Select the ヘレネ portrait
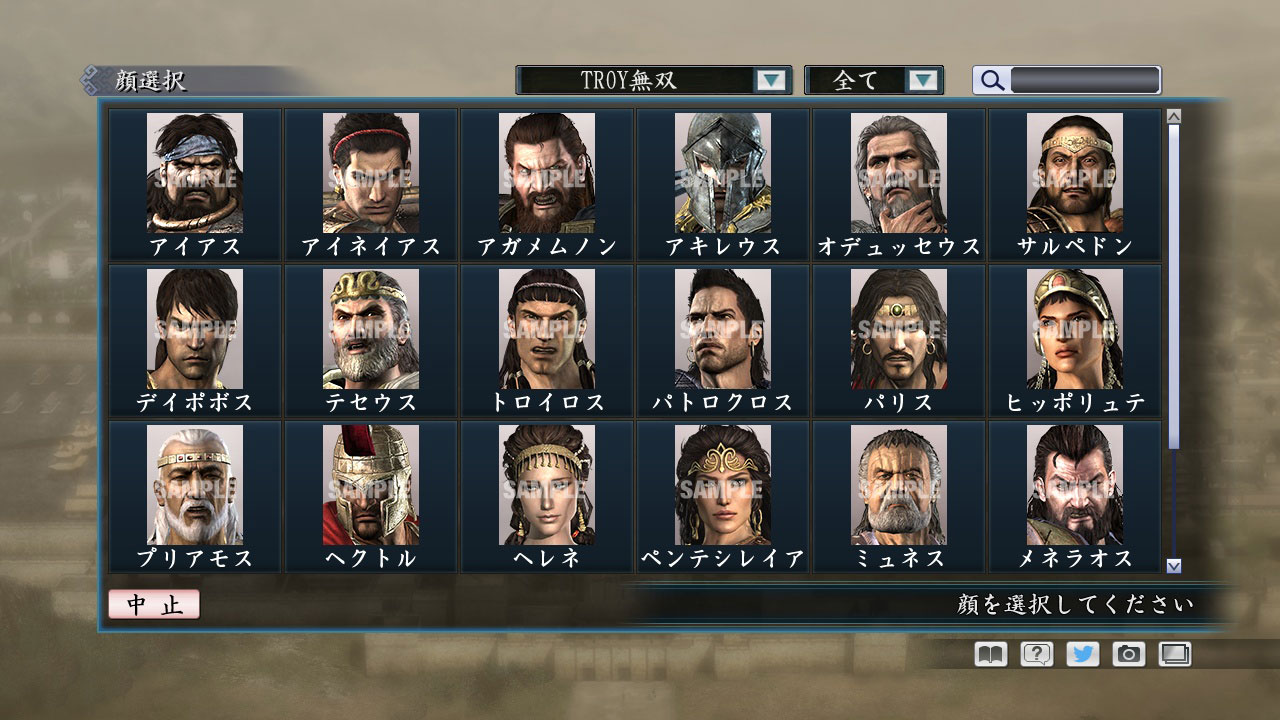The image size is (1280, 720). point(548,485)
